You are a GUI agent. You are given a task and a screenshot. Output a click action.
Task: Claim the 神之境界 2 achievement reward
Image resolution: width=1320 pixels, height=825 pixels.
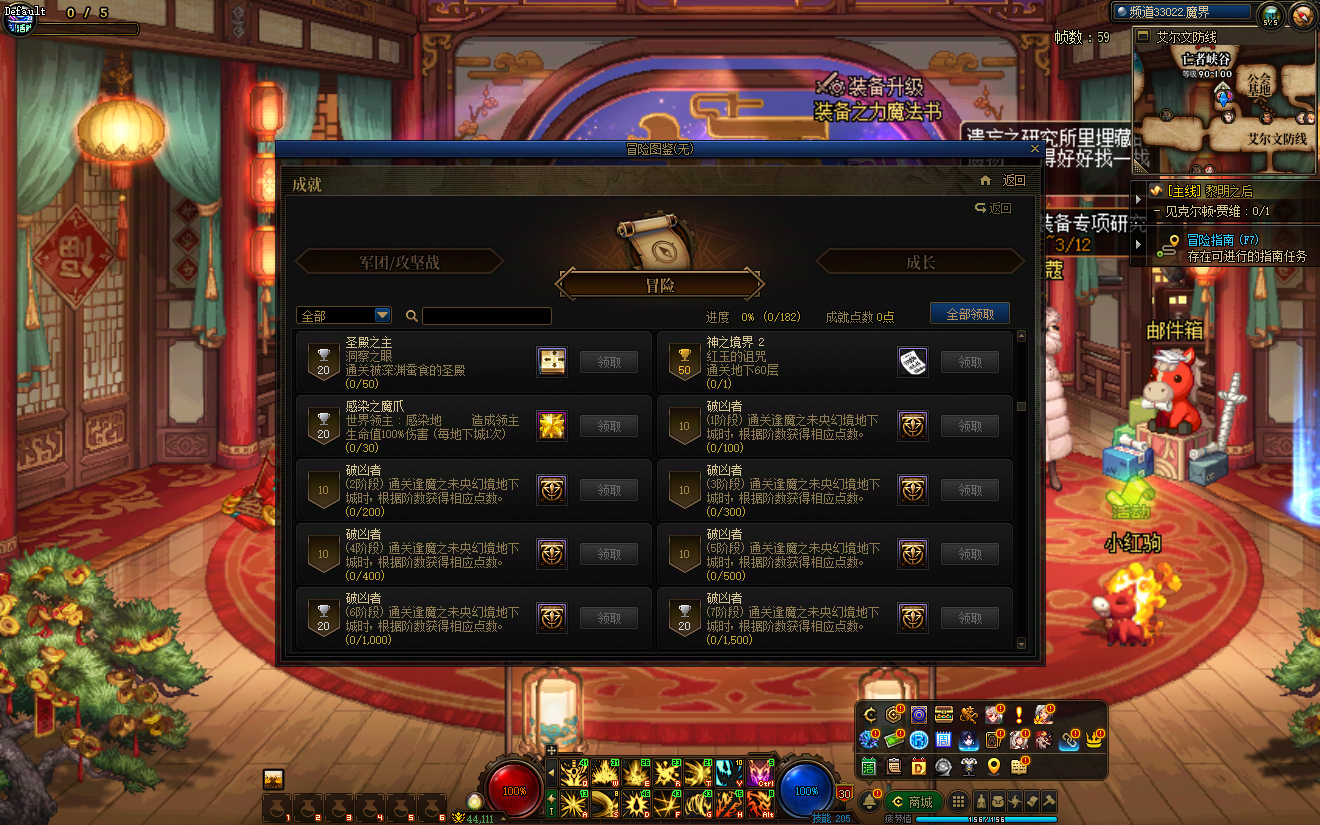[x=969, y=362]
